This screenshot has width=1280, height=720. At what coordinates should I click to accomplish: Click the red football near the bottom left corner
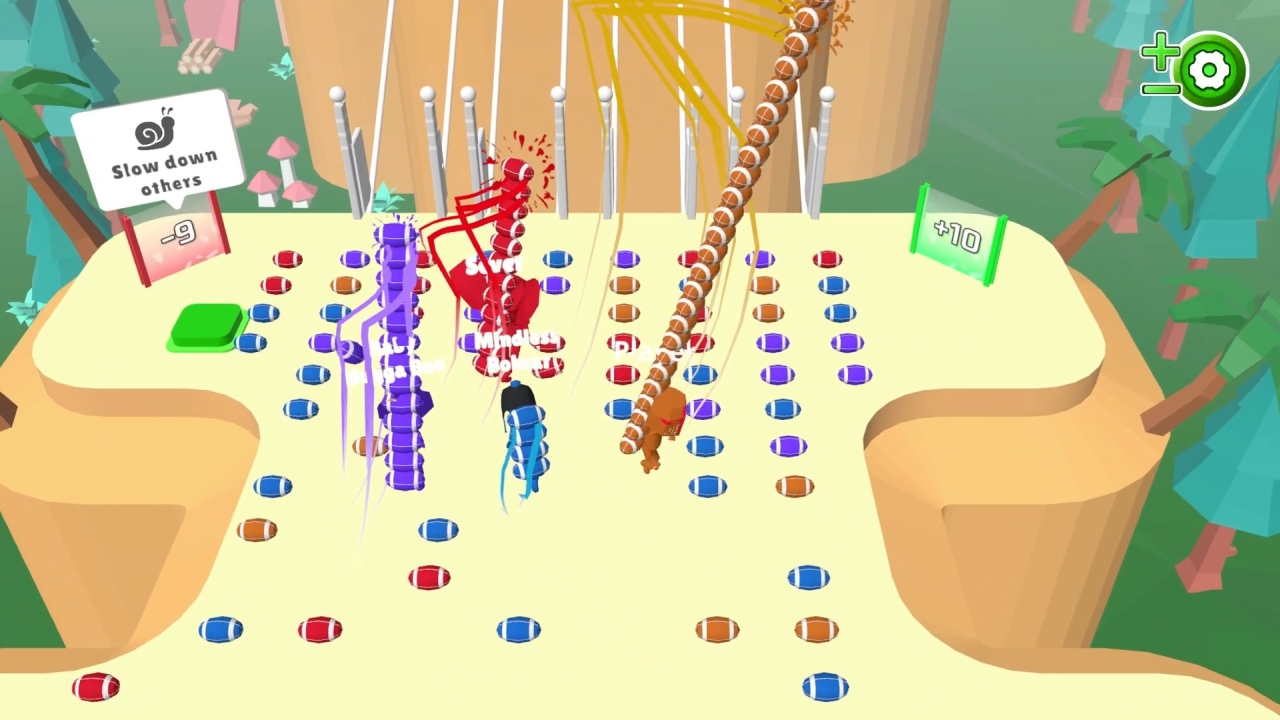pyautogui.click(x=95, y=686)
